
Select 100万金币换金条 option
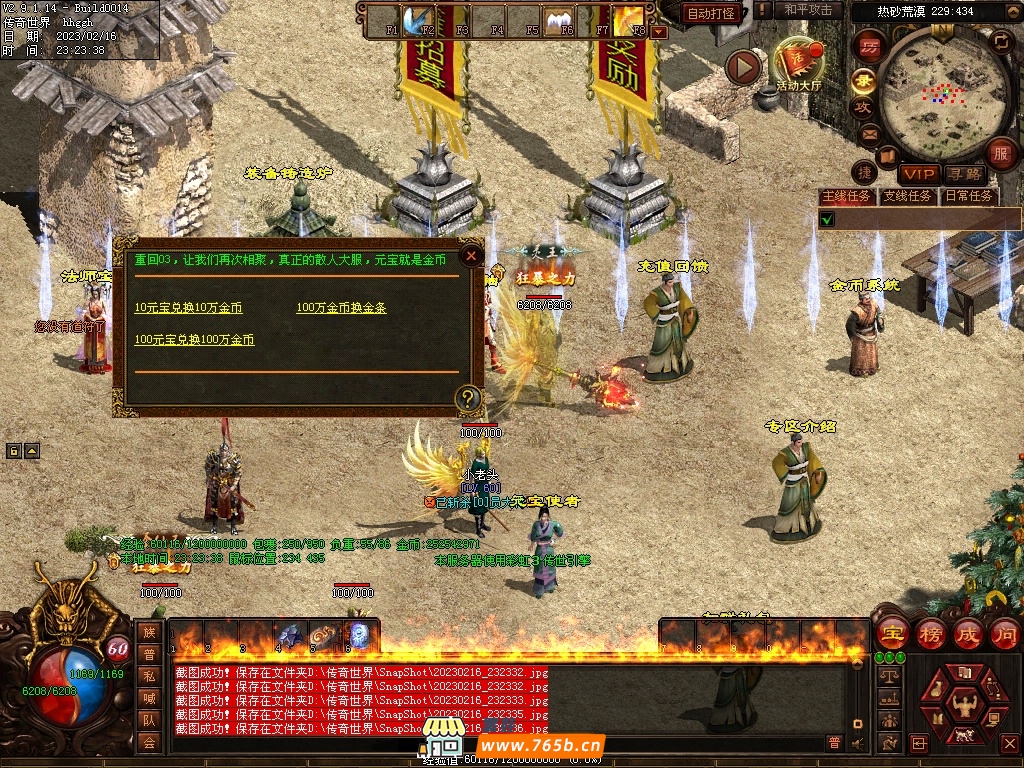(341, 308)
